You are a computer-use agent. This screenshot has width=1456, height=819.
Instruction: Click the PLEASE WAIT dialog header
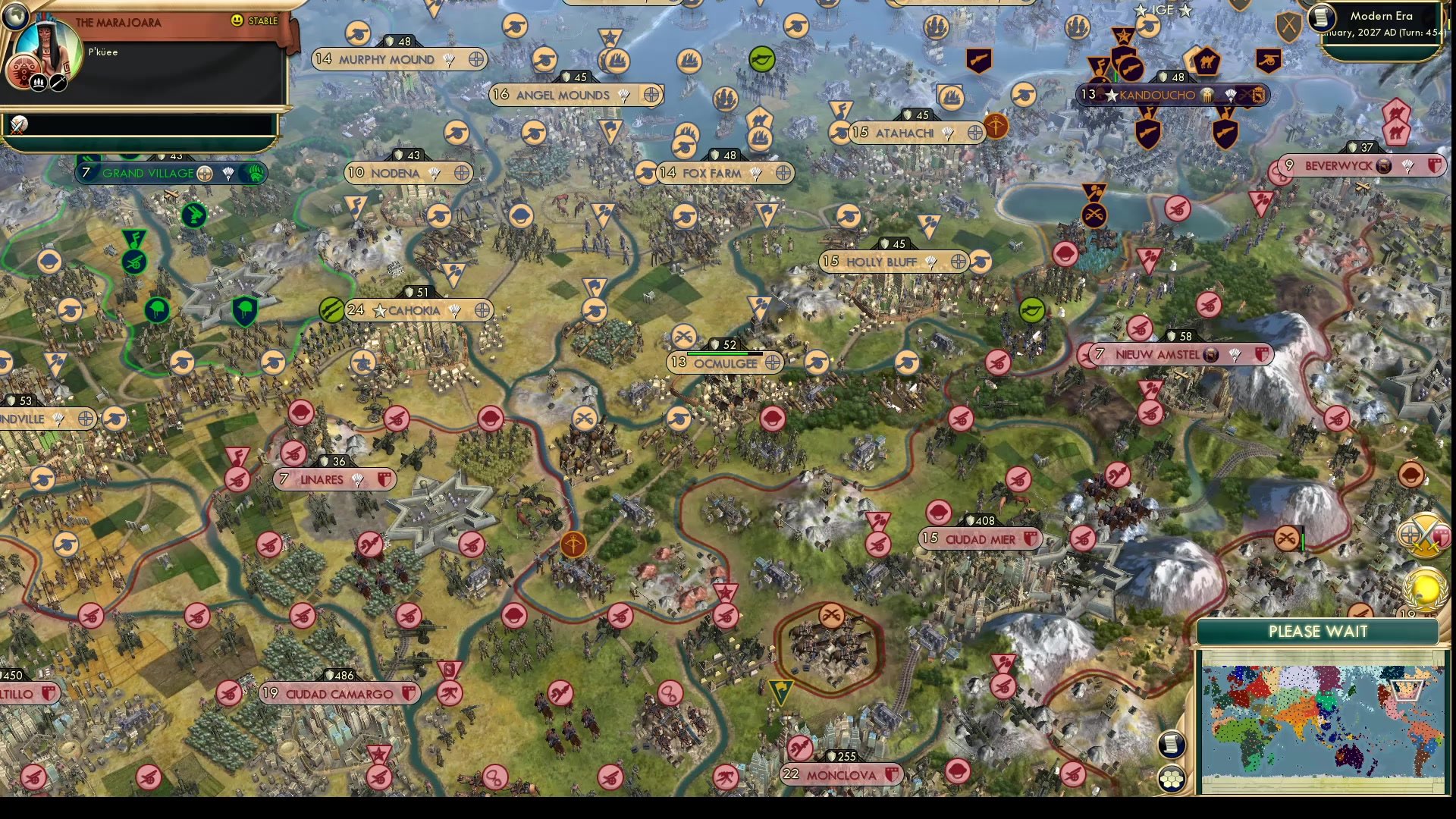point(1317,631)
